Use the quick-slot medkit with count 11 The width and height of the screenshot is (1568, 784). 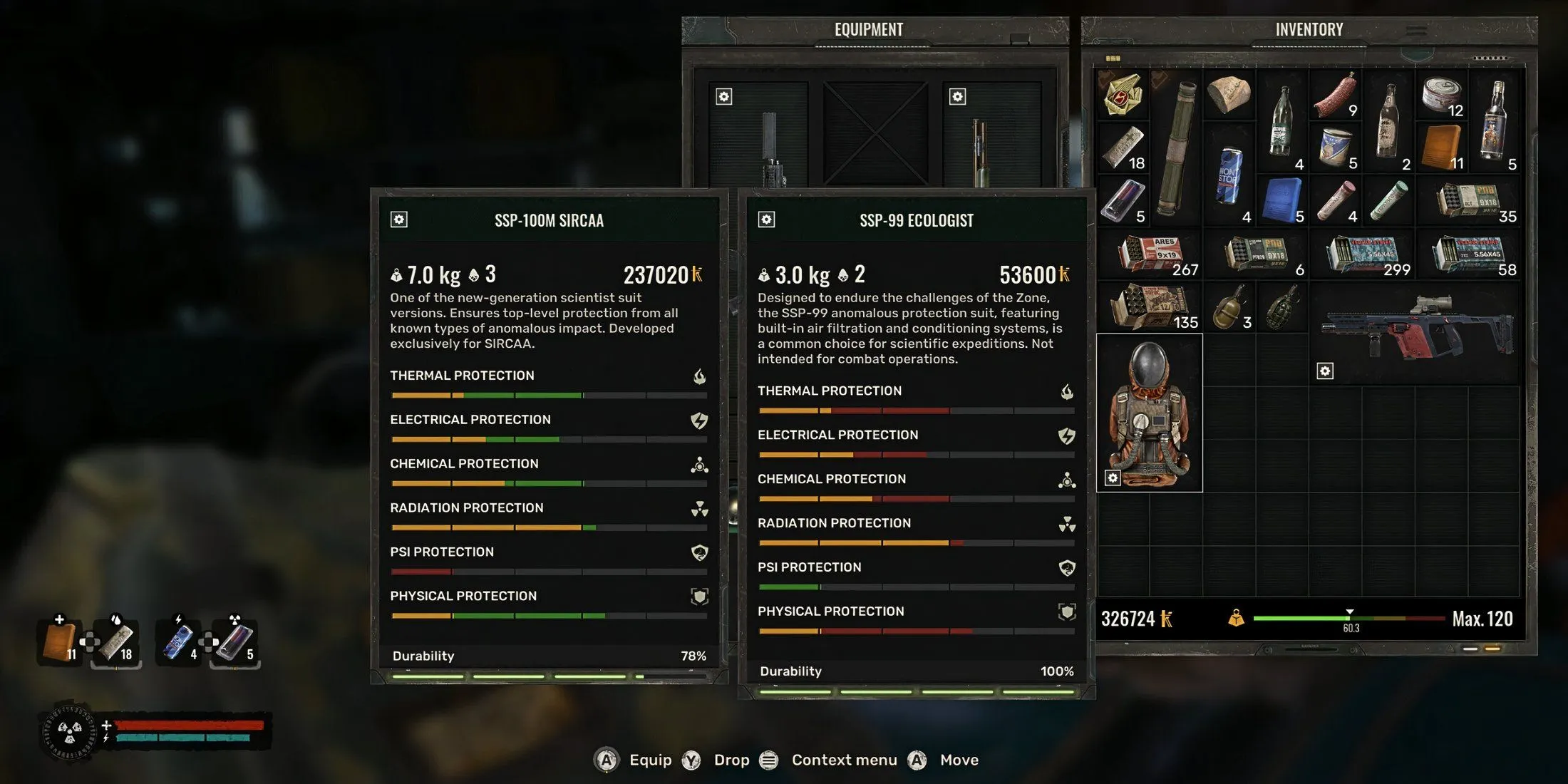coord(60,641)
